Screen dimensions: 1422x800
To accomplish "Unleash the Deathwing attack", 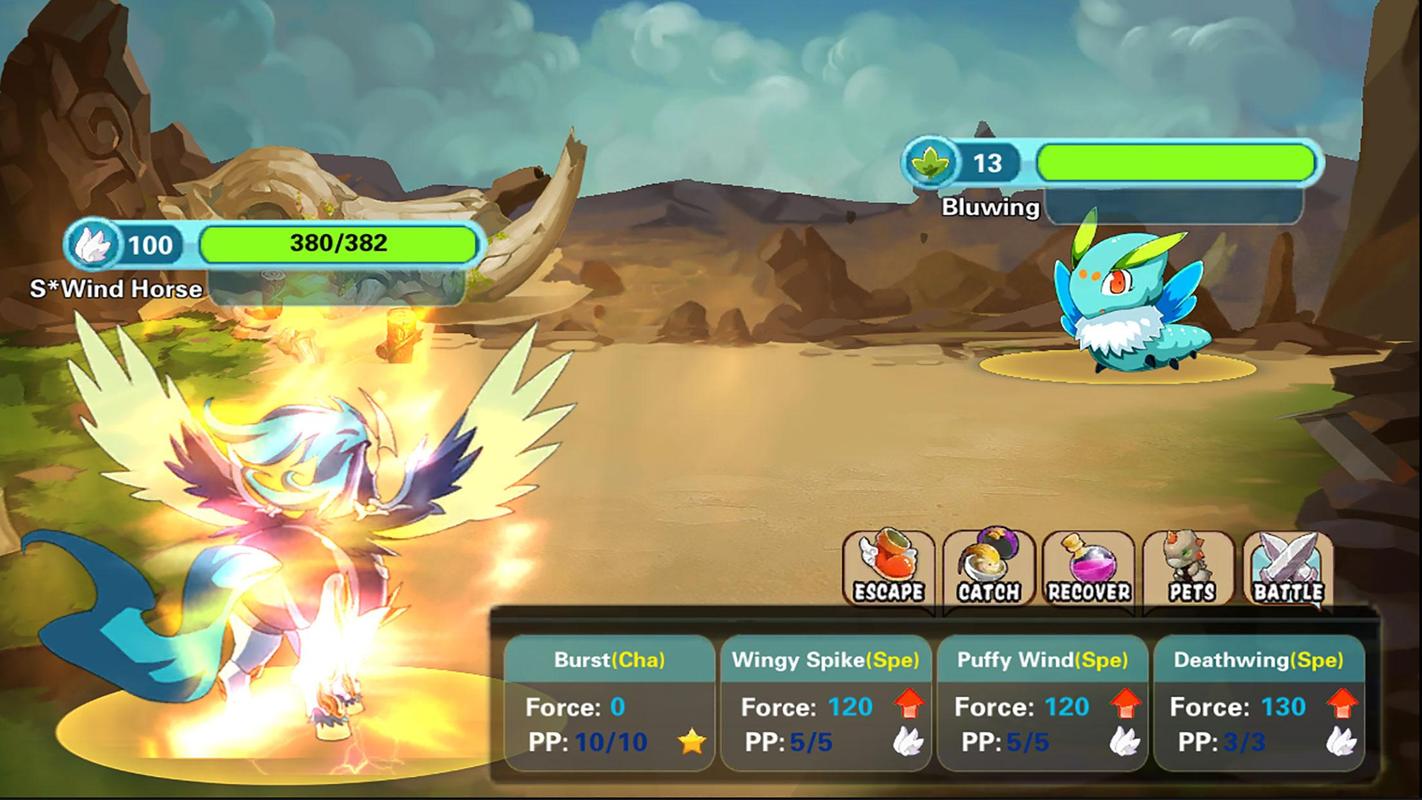I will (1258, 703).
